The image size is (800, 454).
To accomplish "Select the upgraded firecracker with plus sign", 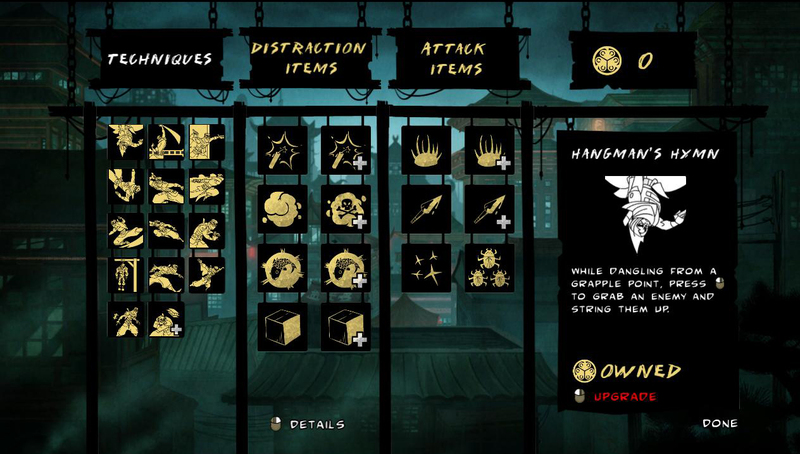I will pyautogui.click(x=345, y=150).
